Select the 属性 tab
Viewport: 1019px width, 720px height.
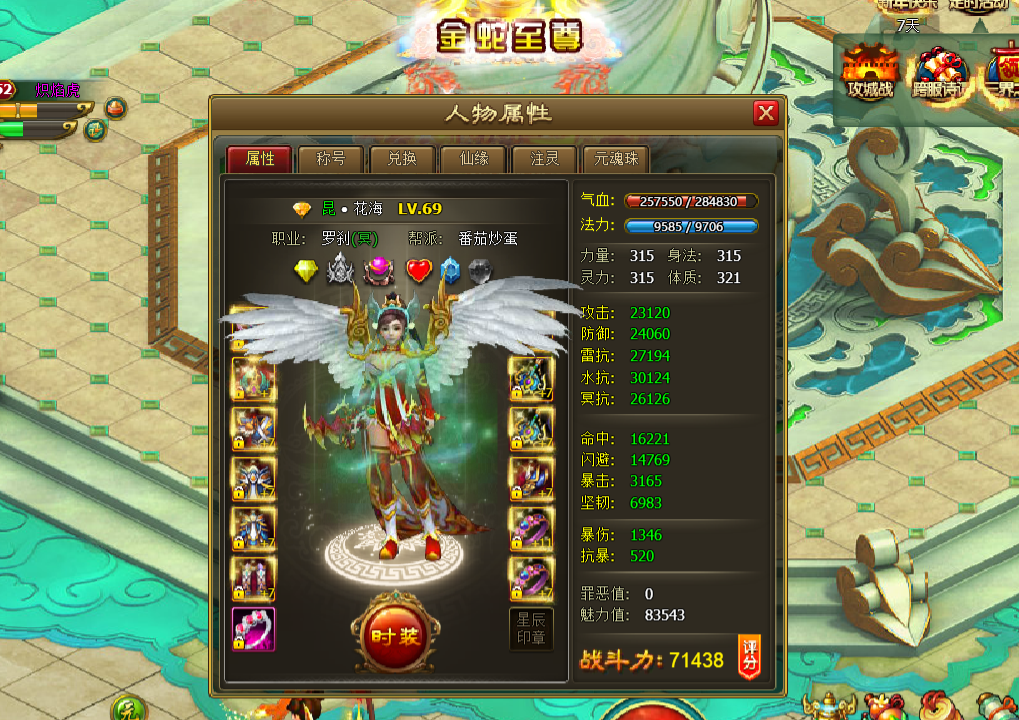pos(259,159)
